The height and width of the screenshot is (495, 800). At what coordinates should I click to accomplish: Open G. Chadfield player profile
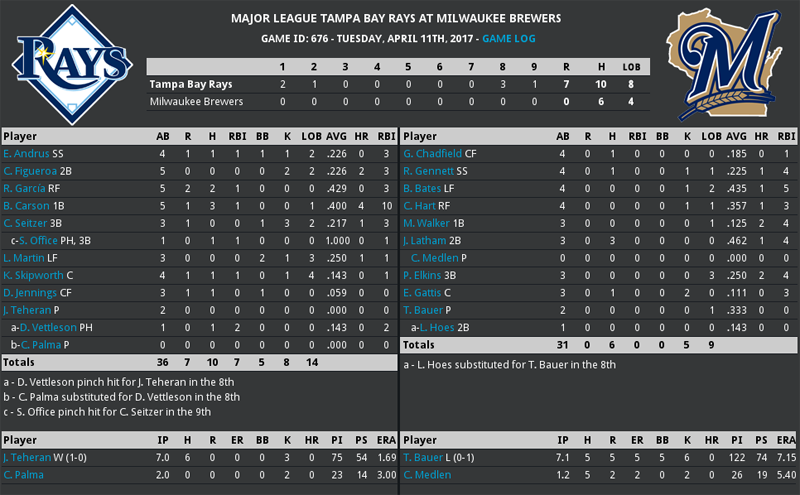tap(434, 153)
